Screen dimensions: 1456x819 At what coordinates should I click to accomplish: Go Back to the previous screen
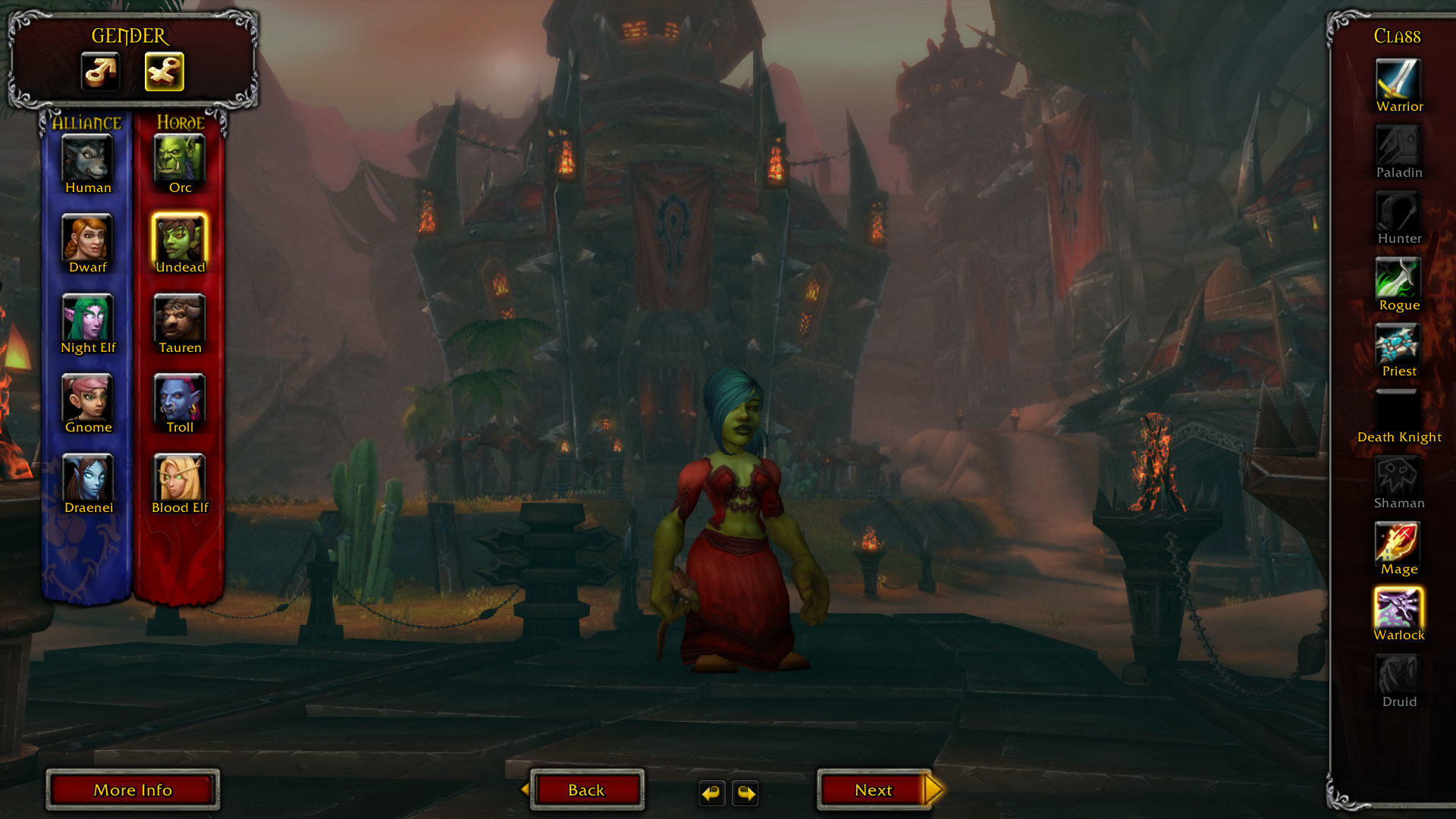click(x=586, y=790)
